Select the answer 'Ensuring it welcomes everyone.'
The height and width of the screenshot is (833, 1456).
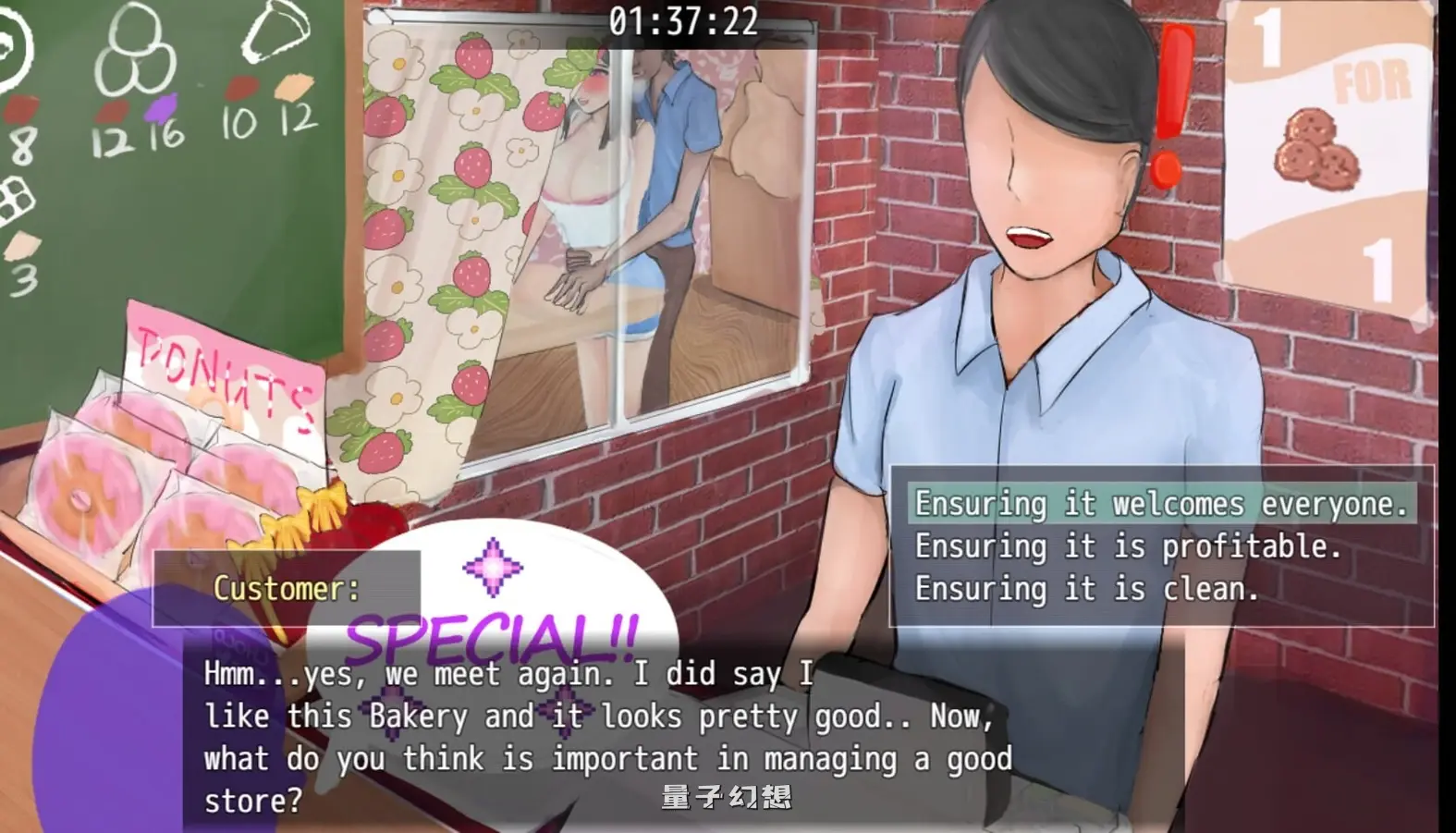1158,504
